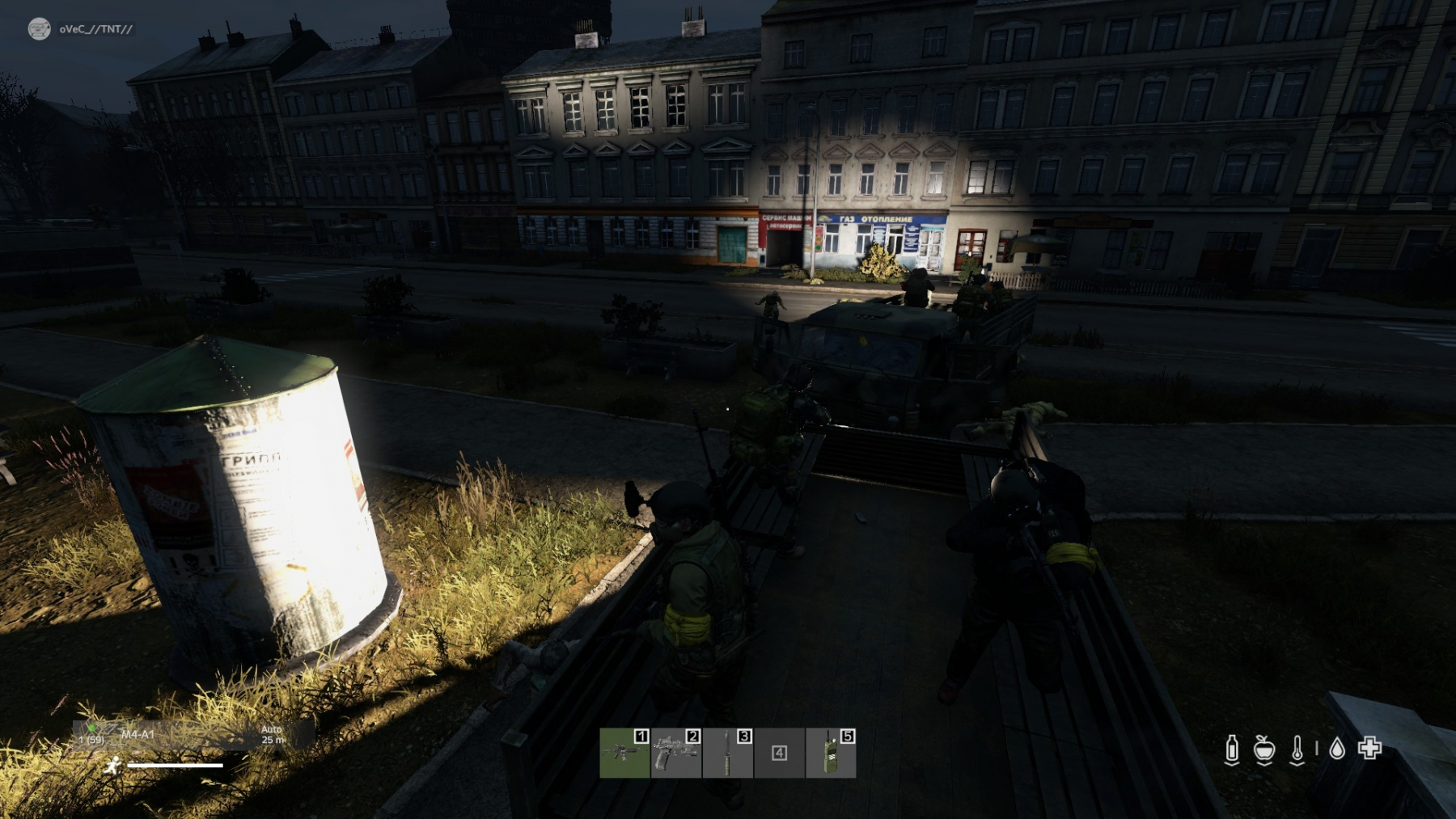This screenshot has width=1456, height=819.
Task: Select the field radio in hotbar slot 5
Action: click(x=831, y=753)
